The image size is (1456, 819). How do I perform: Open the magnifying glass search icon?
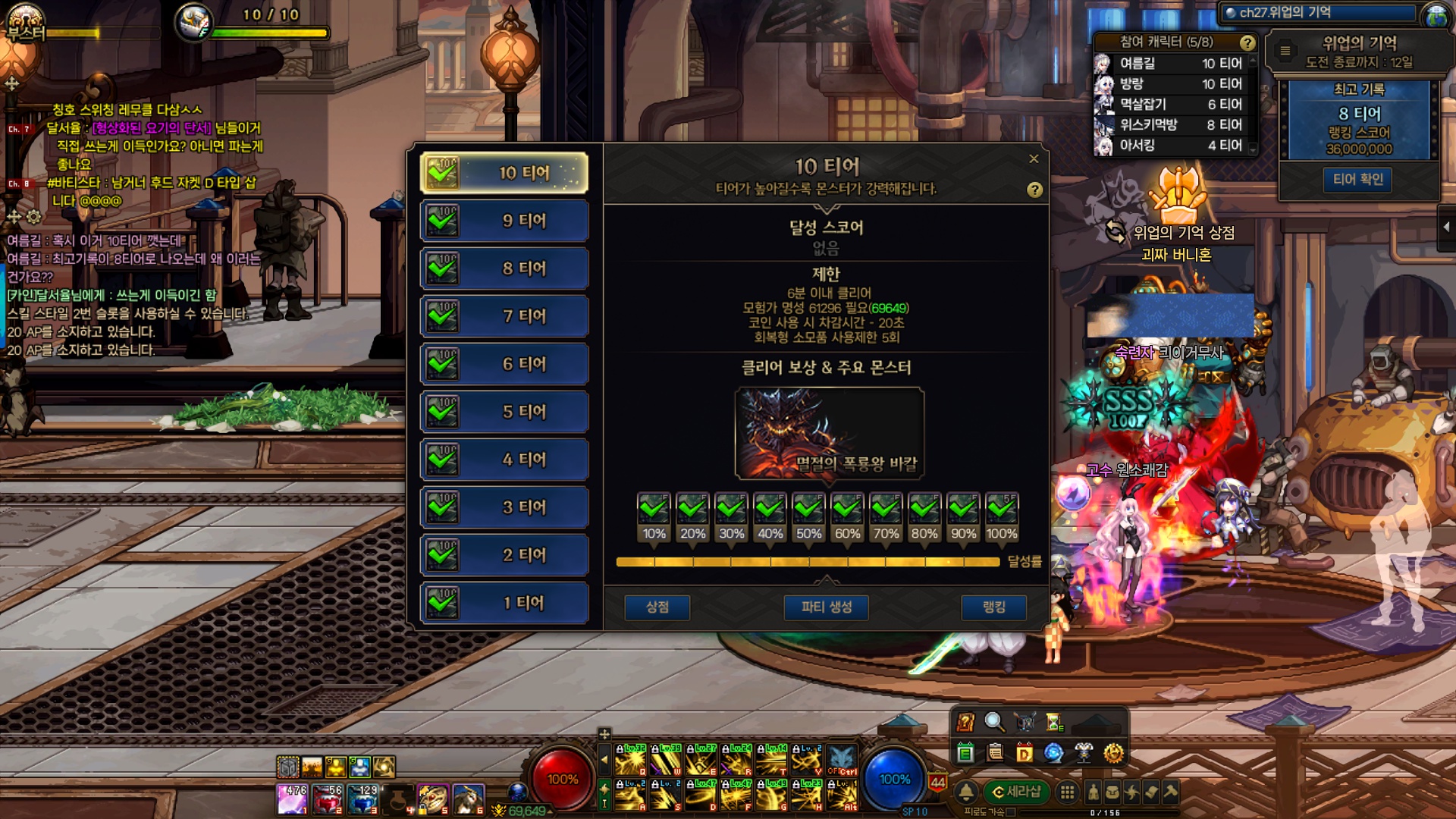[994, 722]
